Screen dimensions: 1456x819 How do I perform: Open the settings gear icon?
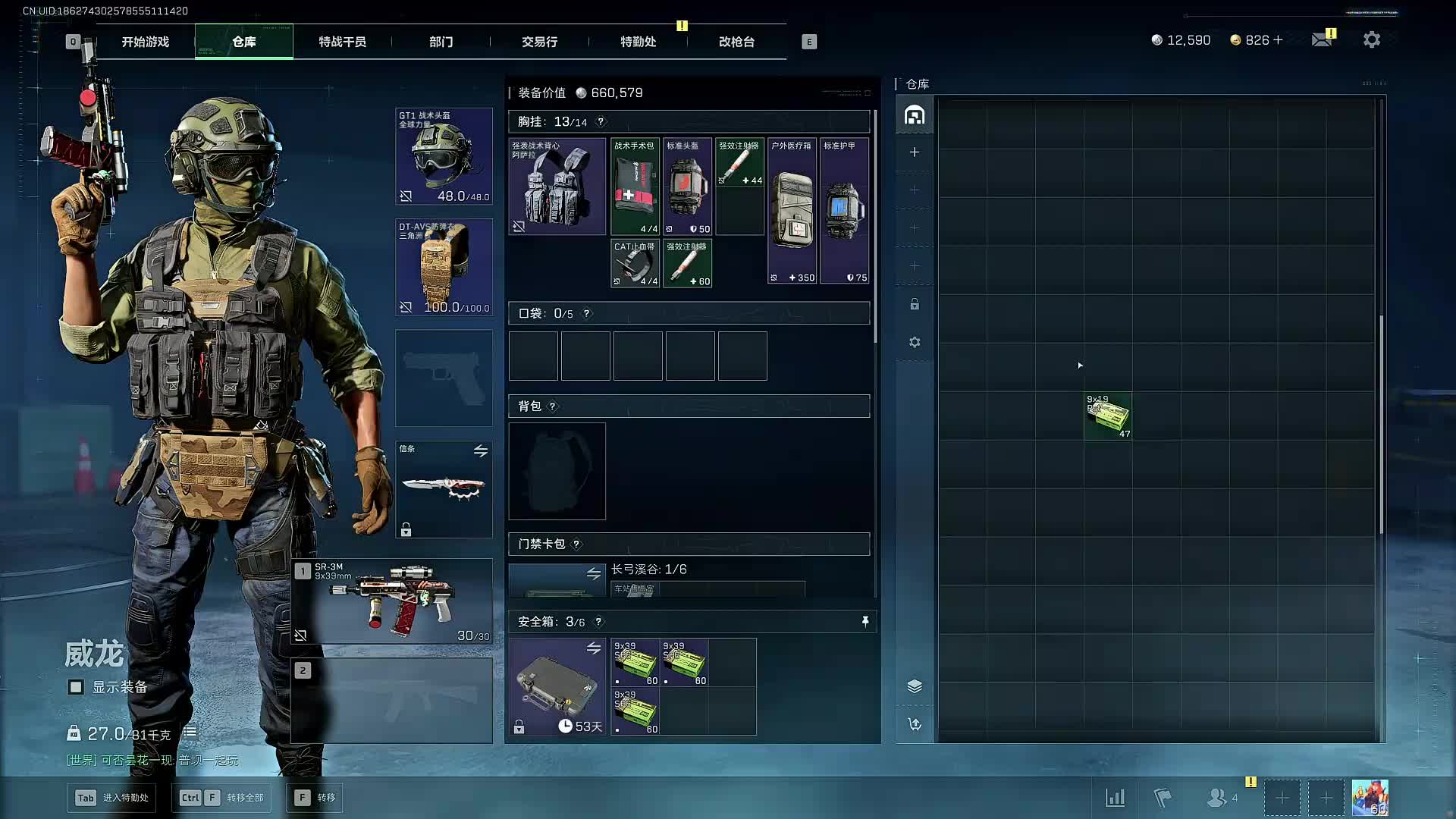[x=1371, y=39]
